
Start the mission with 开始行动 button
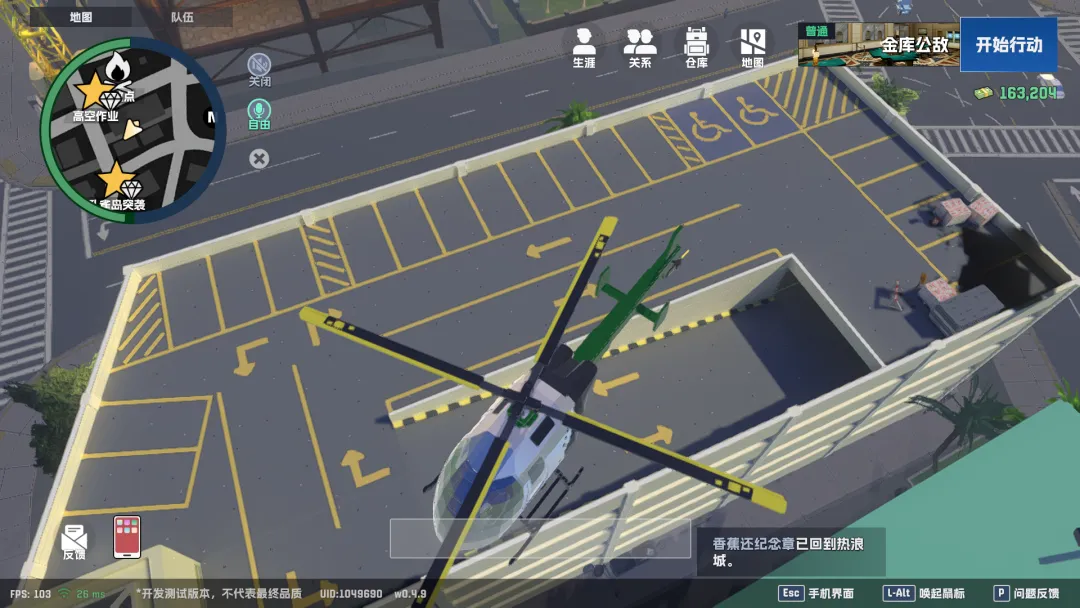tap(1008, 45)
